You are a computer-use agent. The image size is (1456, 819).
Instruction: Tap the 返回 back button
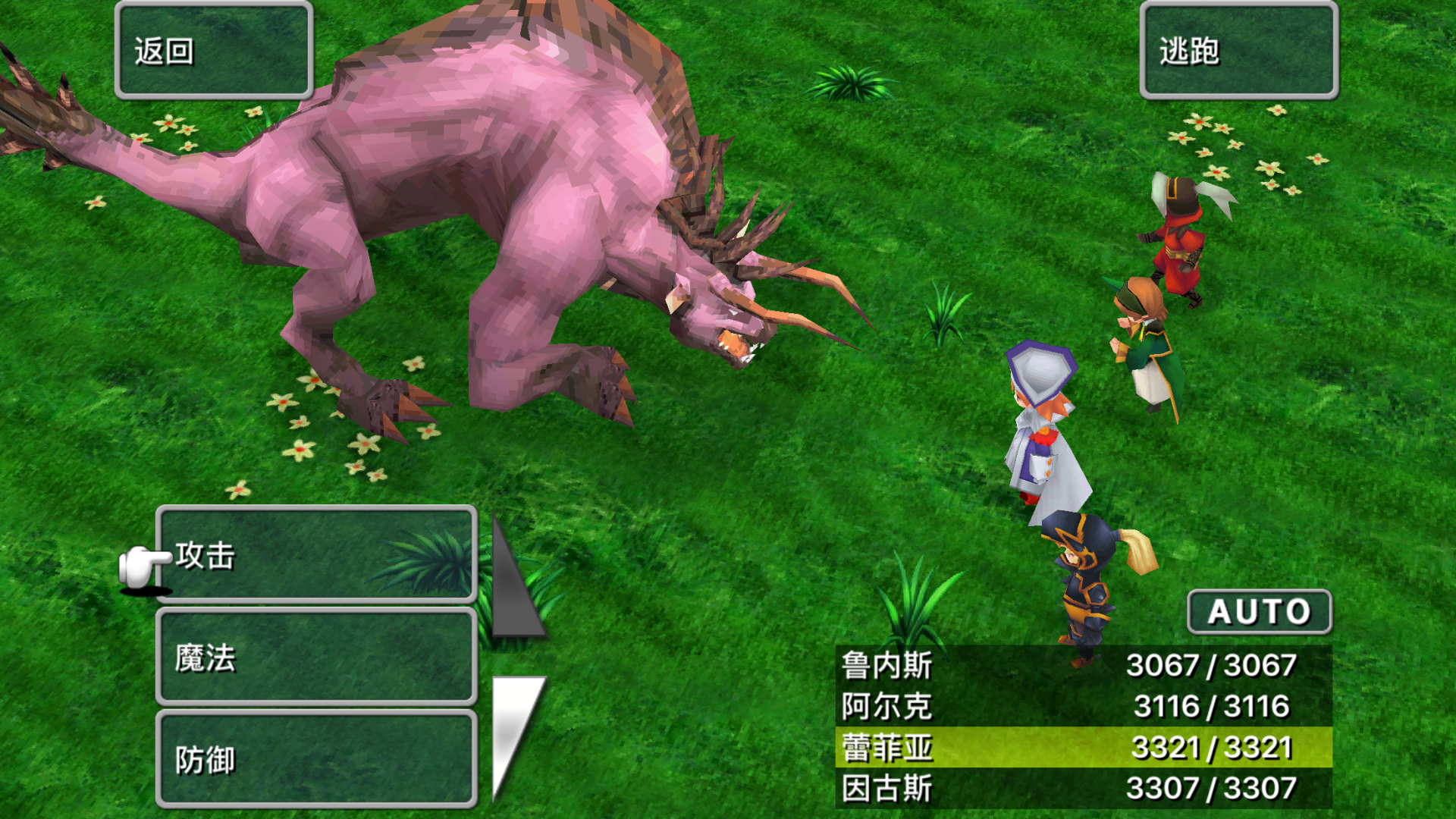[x=214, y=52]
